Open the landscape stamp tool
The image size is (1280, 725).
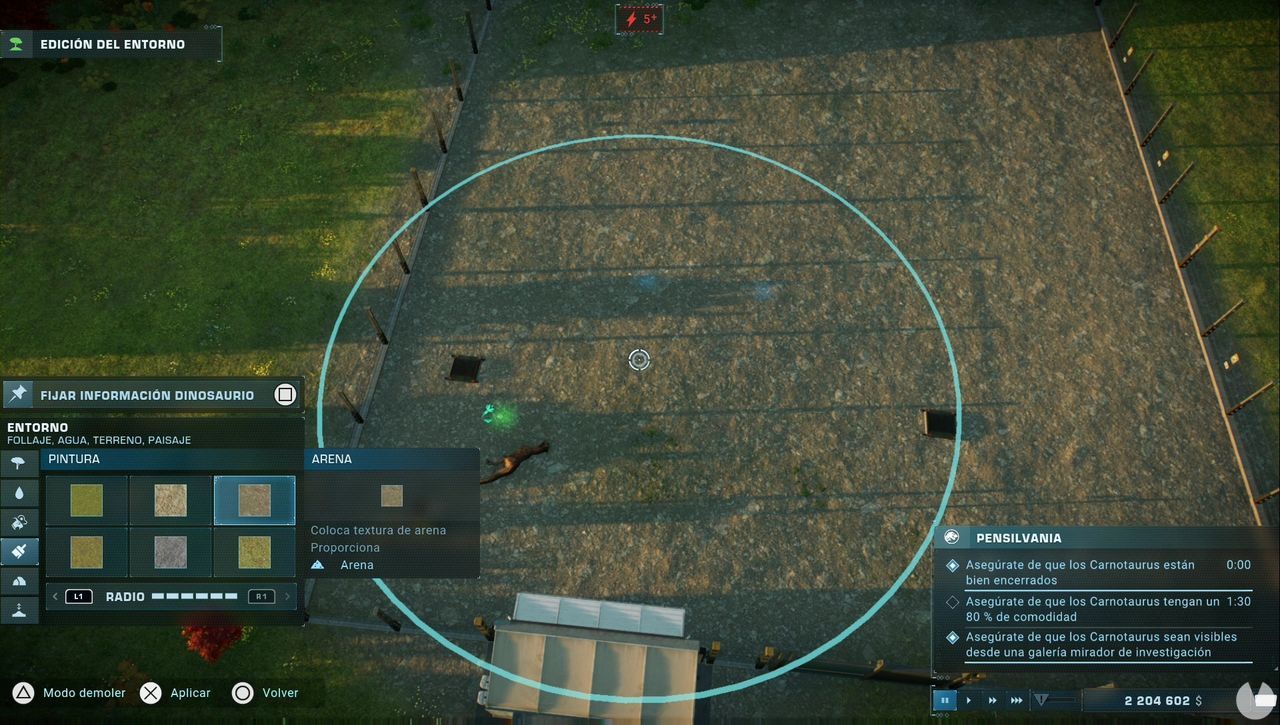(20, 521)
